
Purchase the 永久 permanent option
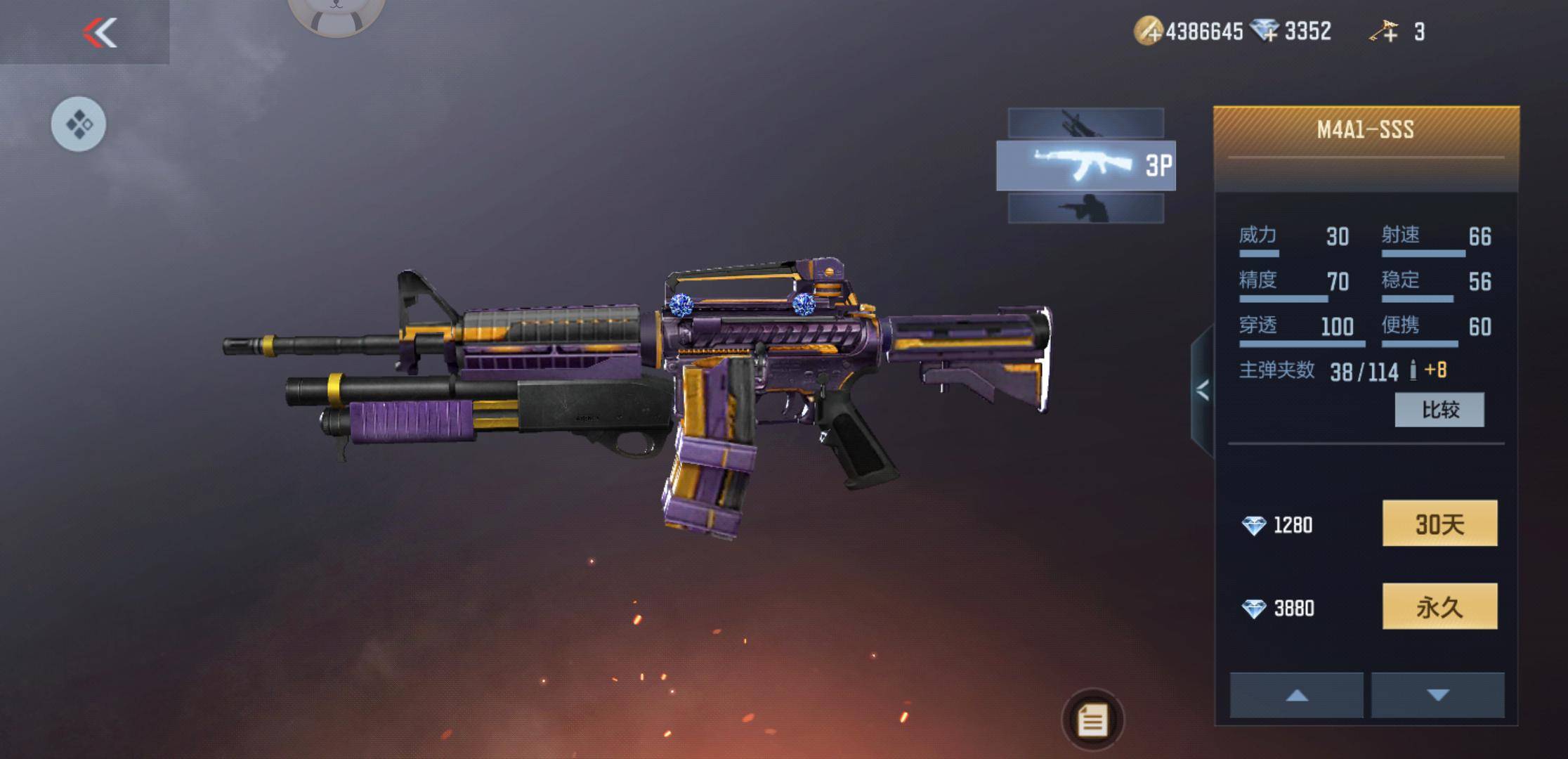1439,606
